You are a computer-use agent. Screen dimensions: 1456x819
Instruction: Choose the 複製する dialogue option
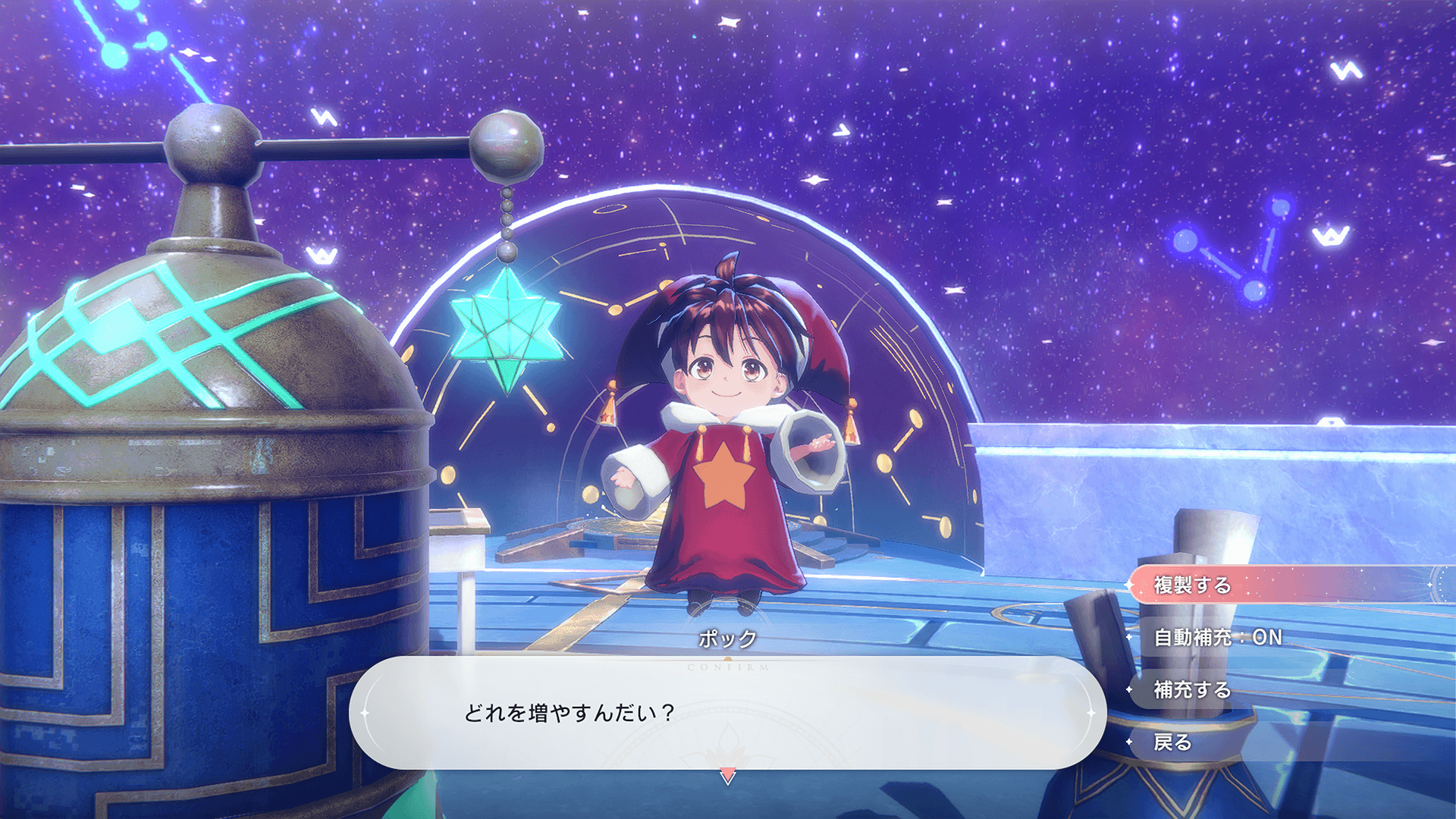[x=1193, y=585]
